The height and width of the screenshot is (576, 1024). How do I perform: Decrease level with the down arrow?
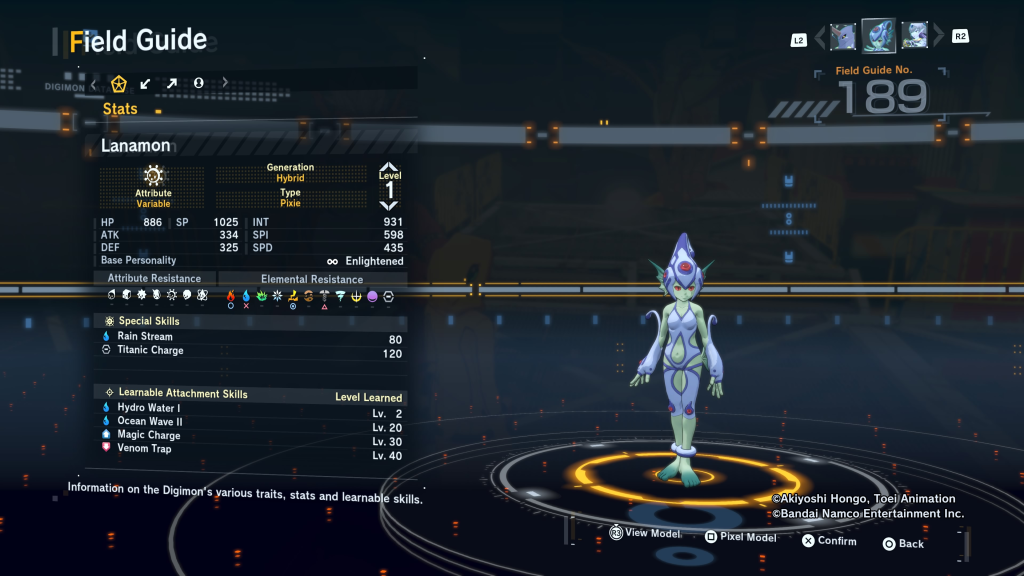(389, 204)
